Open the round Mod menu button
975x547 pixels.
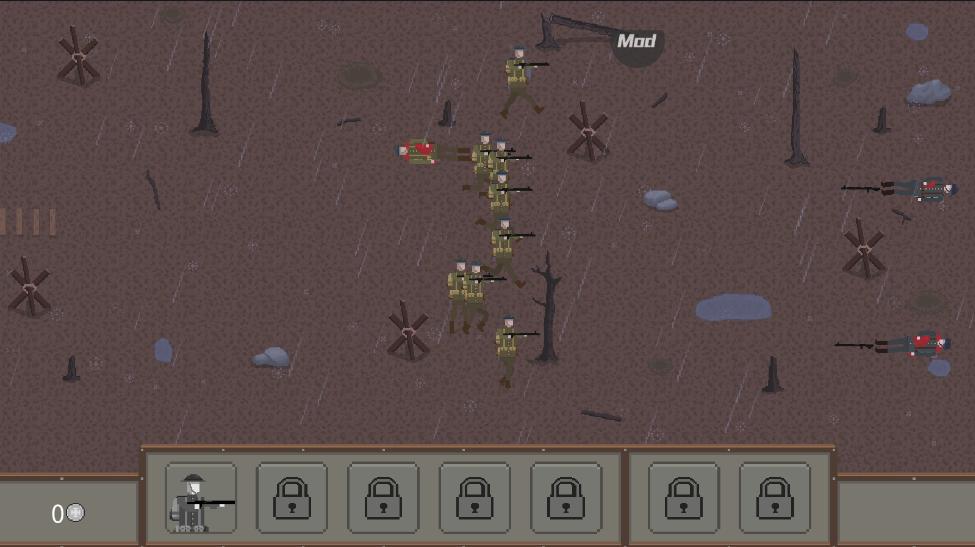tap(637, 42)
